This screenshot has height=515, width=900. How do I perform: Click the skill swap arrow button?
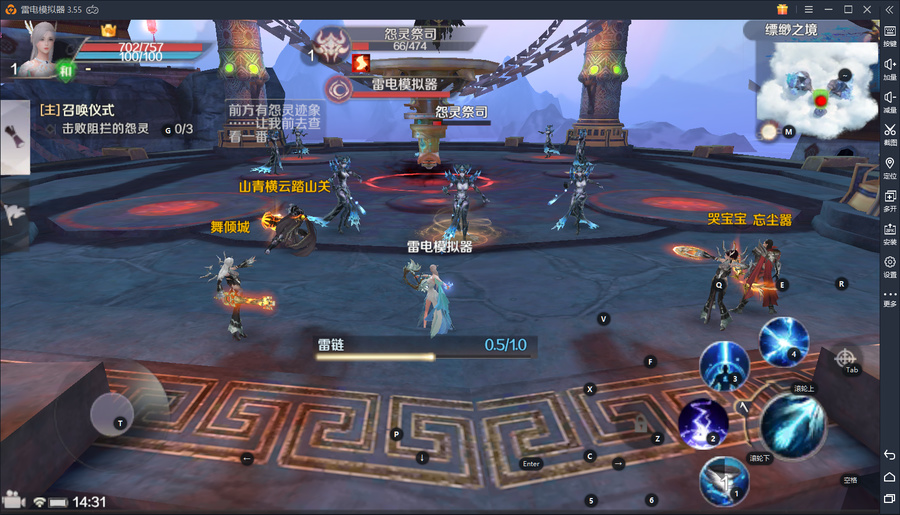pos(744,408)
